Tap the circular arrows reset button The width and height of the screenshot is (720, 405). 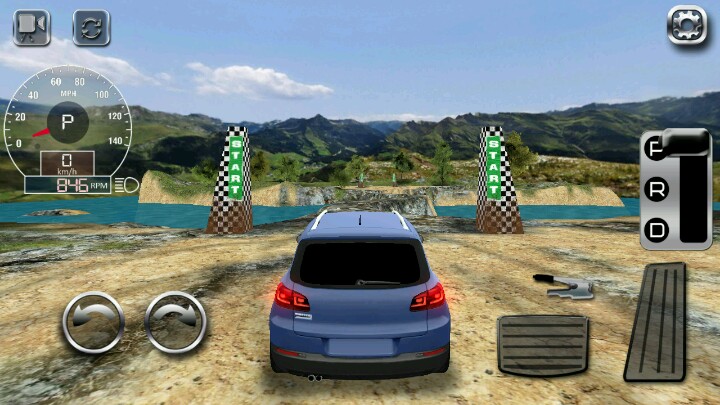pyautogui.click(x=91, y=27)
